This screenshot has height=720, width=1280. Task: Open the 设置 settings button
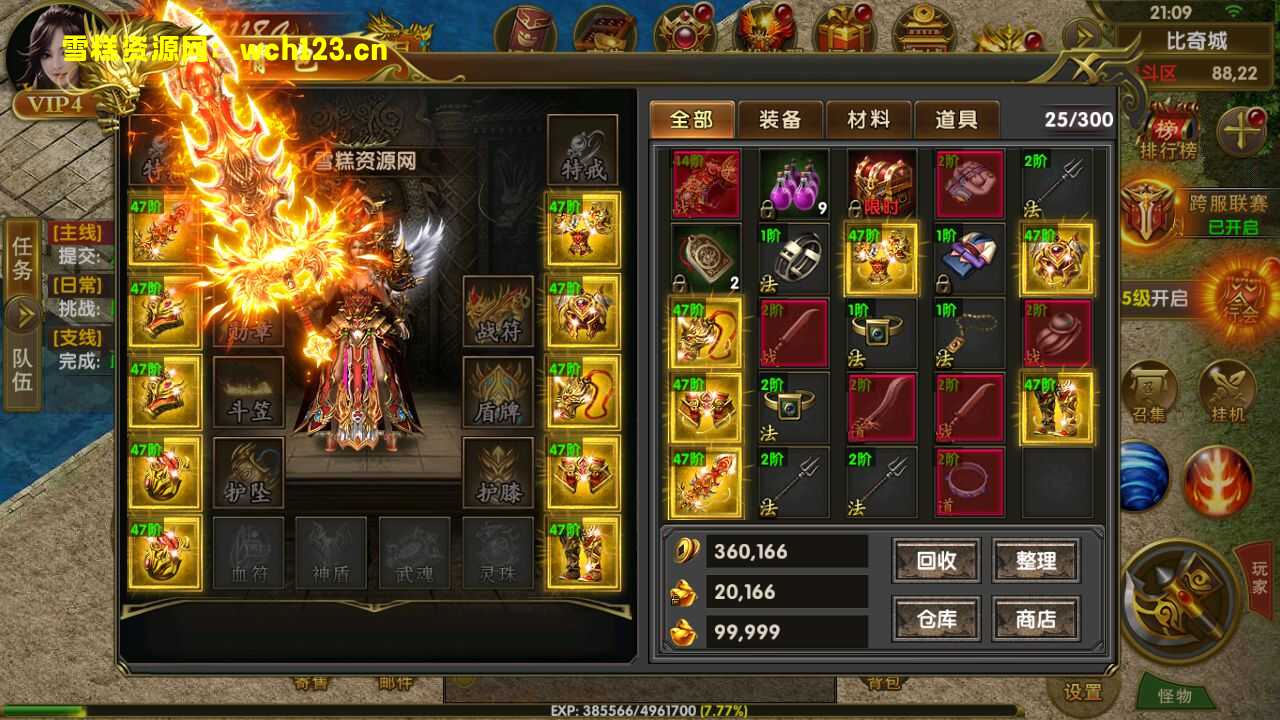pyautogui.click(x=1082, y=692)
